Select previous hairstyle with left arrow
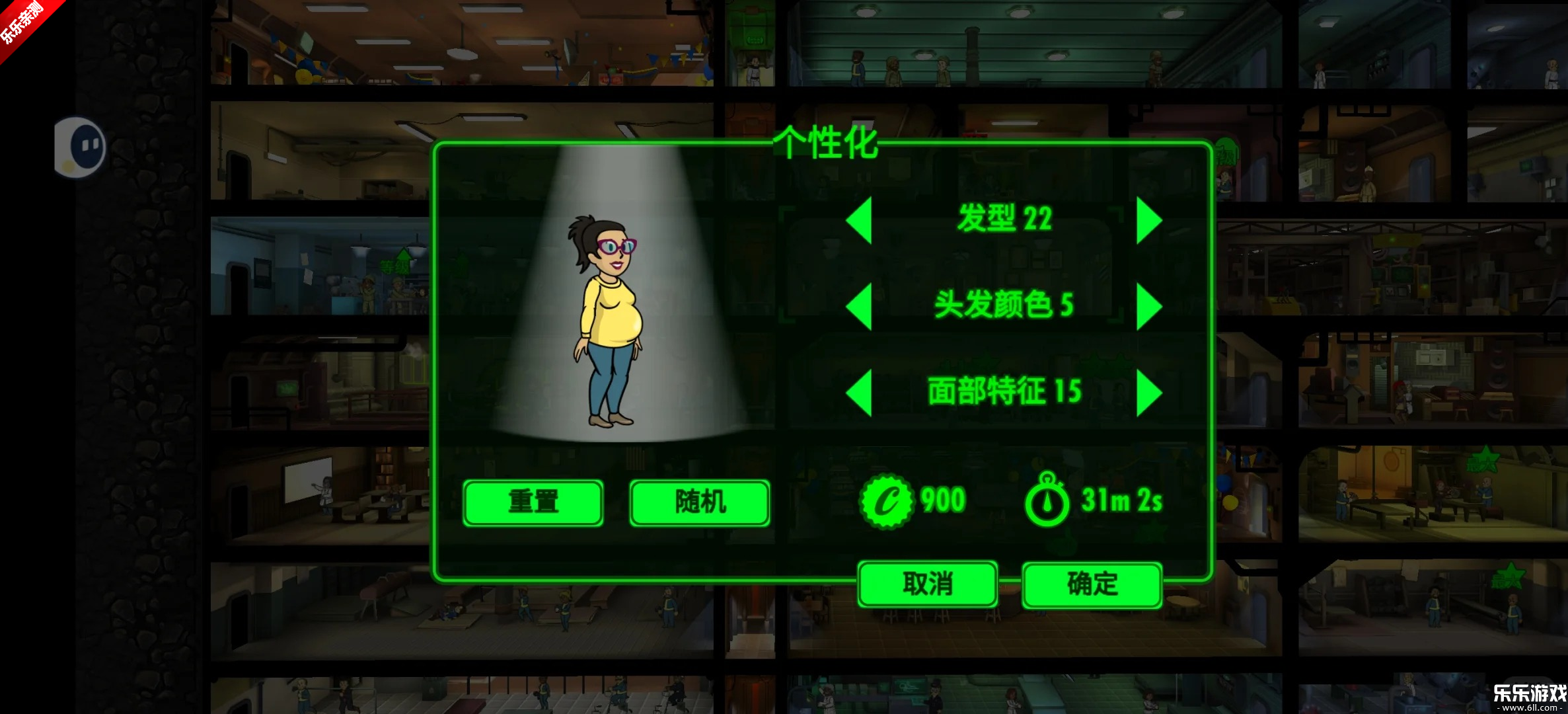The image size is (1568, 714). coord(859,220)
